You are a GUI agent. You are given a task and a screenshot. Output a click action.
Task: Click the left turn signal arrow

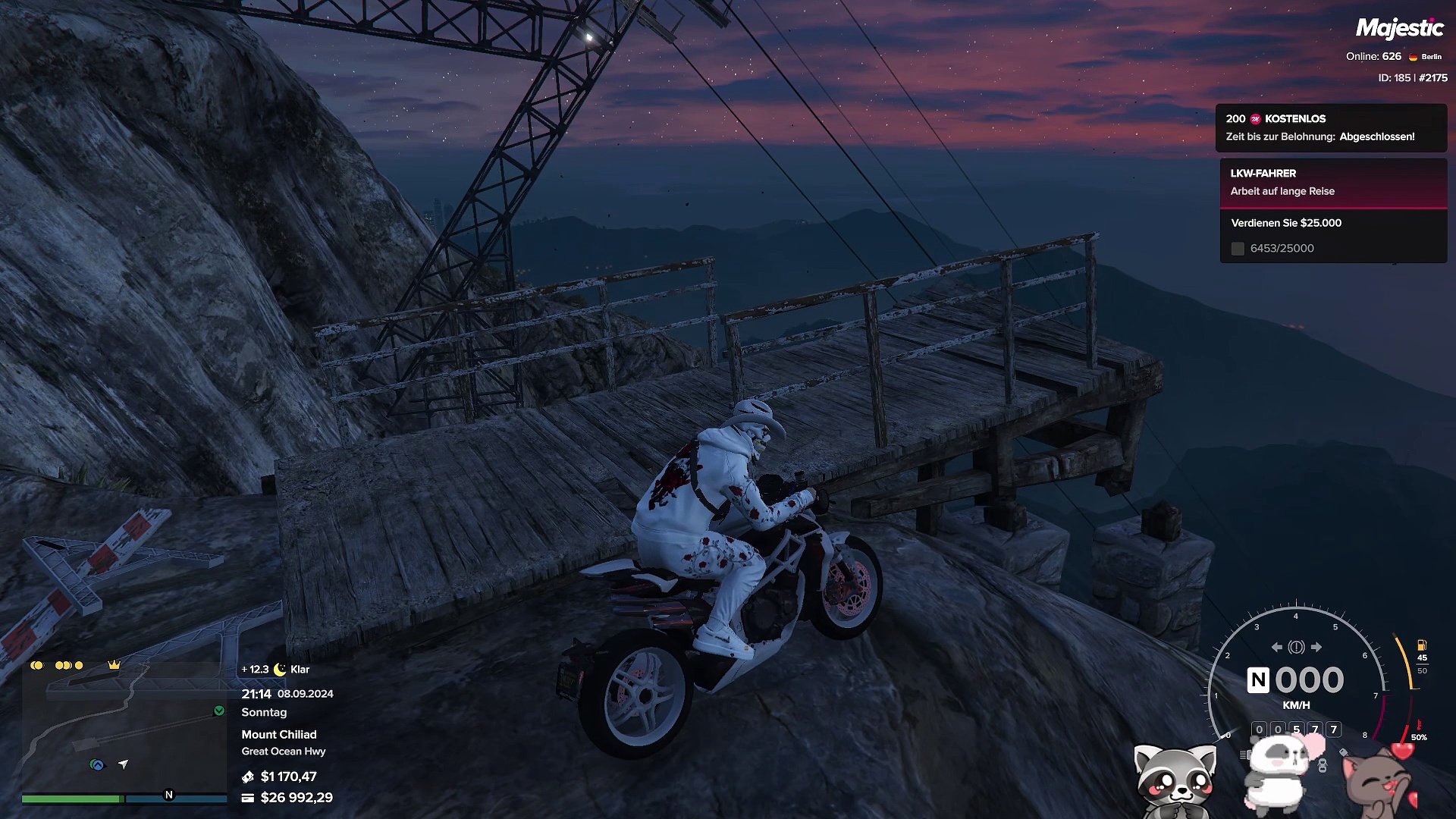(x=1277, y=647)
